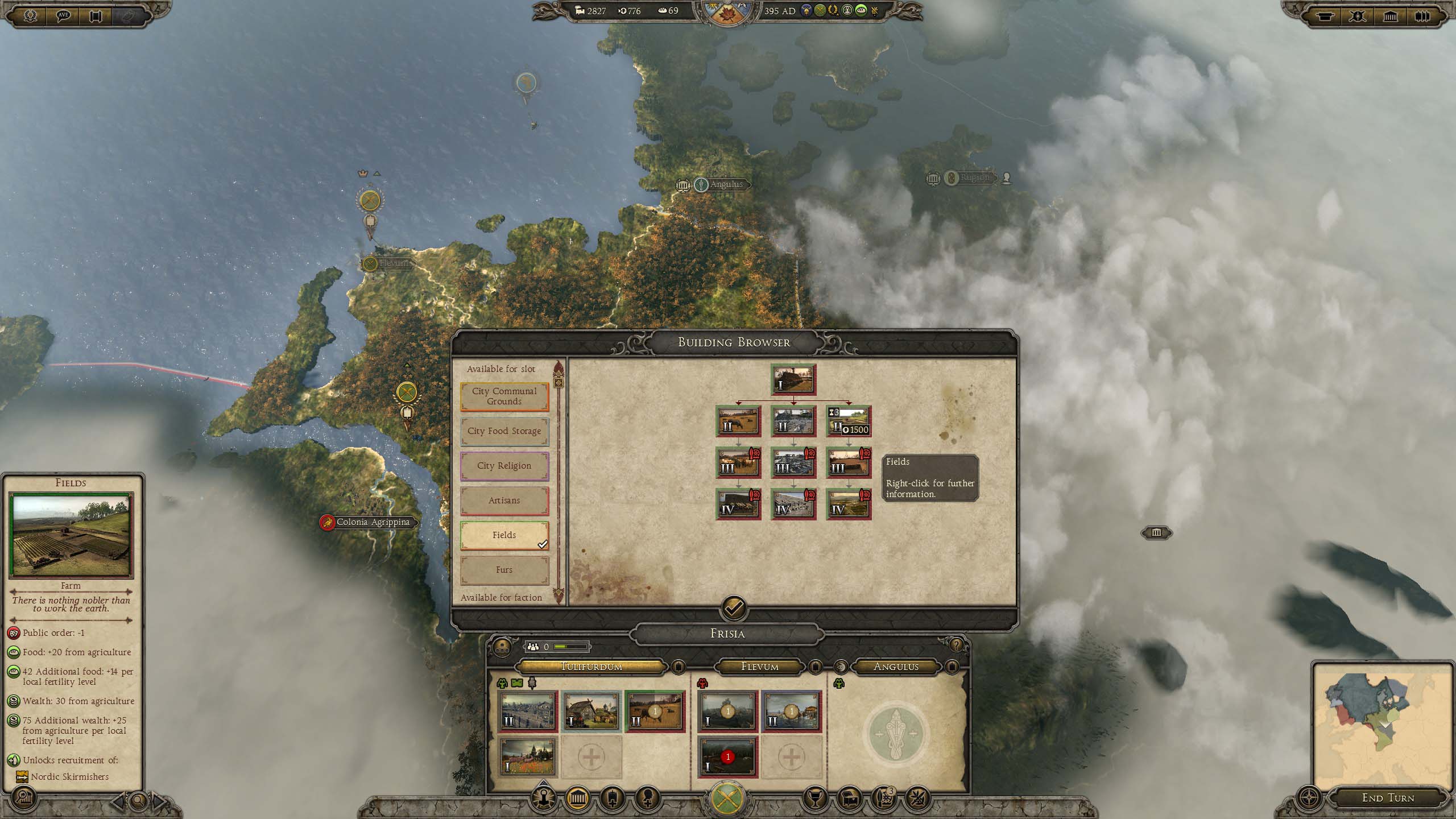Open the search magnifier in bottom-left corner
1456x819 pixels.
(23, 799)
